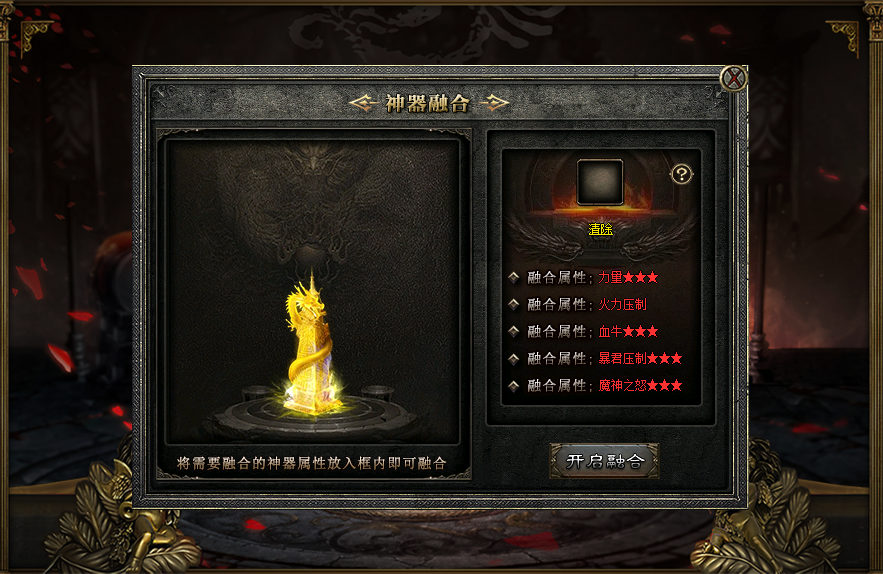
Task: Click the 开启融合 button
Action: (604, 461)
